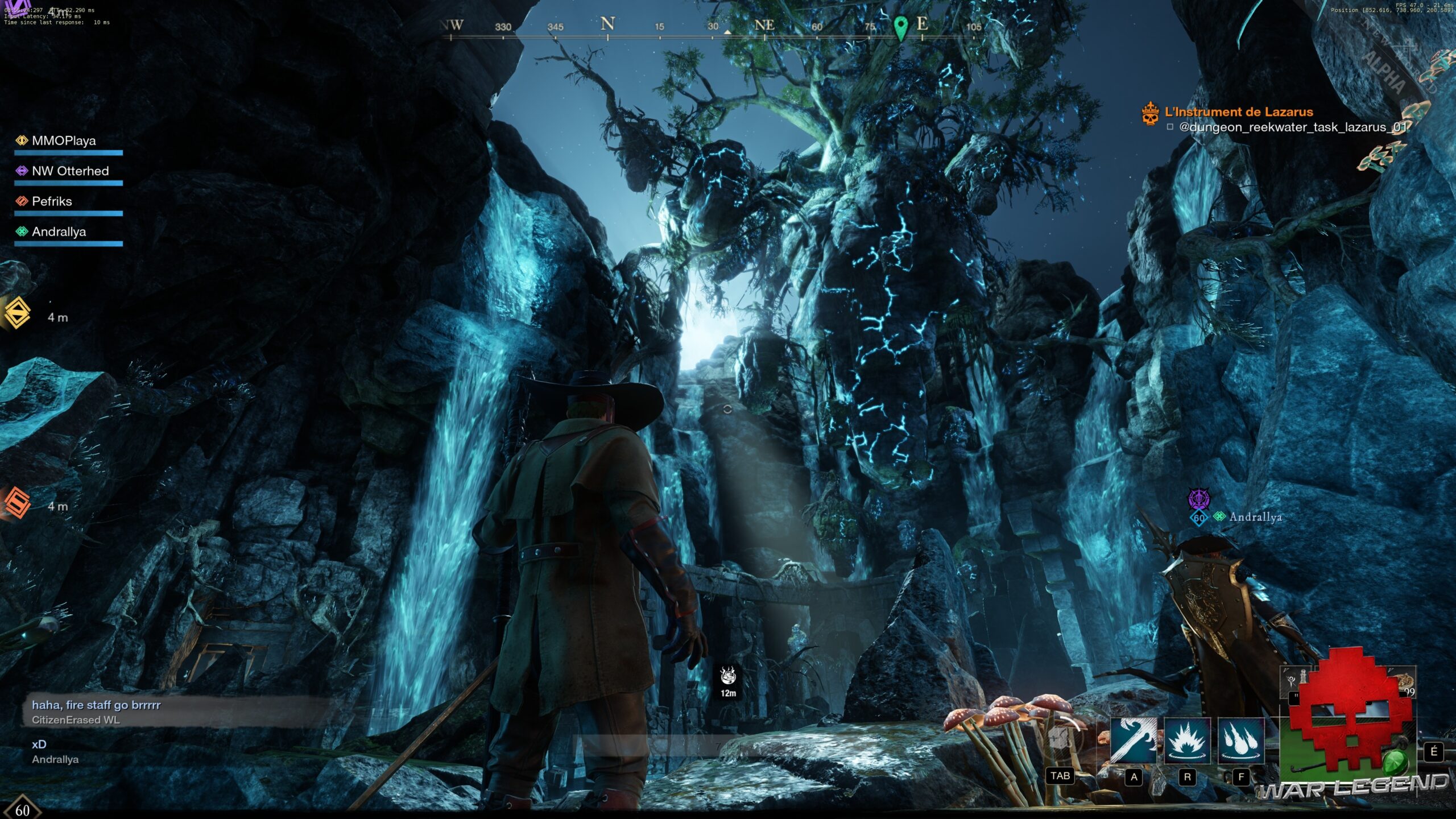Viewport: 1456px width, 819px height.
Task: Click Andrallya's xD chat message
Action: point(39,744)
